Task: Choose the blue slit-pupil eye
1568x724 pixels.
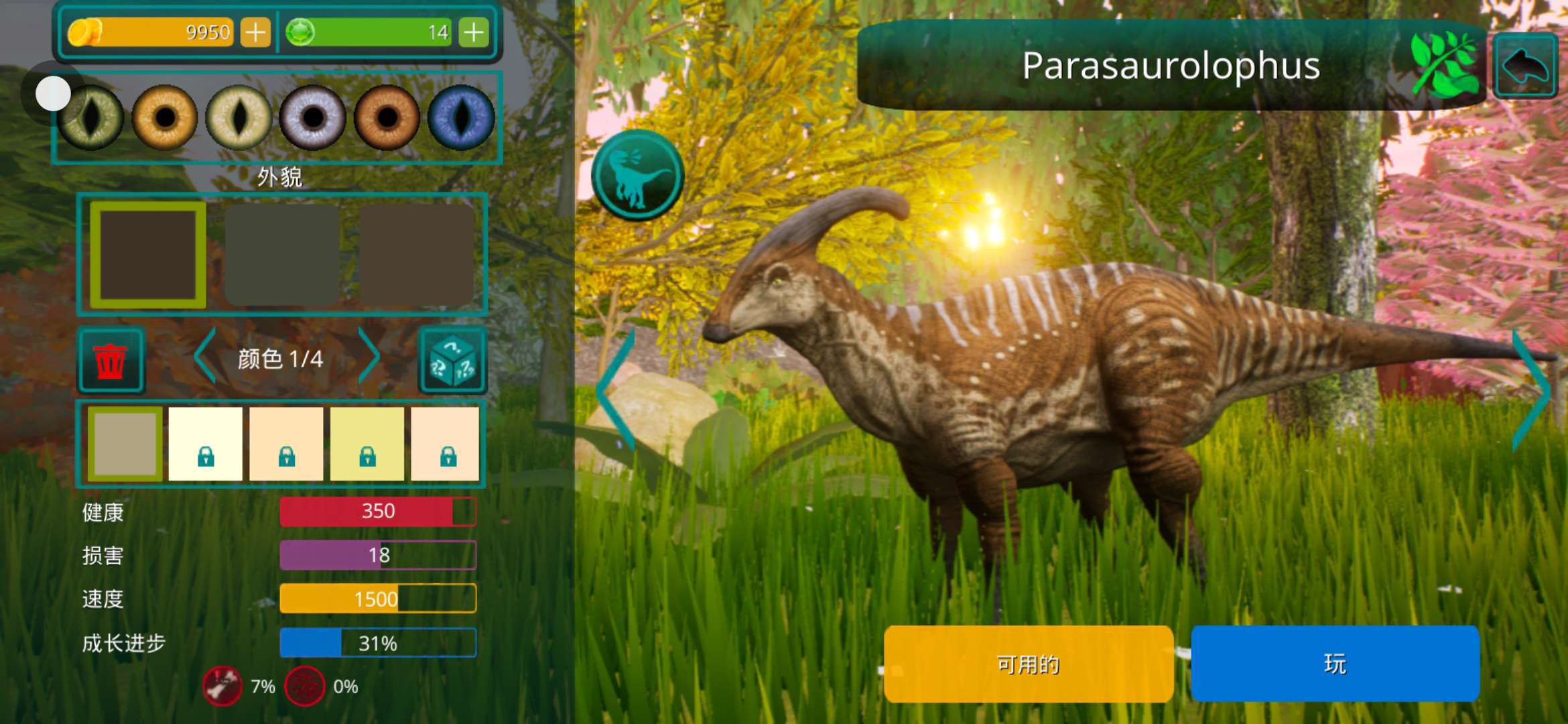Action: coord(461,118)
